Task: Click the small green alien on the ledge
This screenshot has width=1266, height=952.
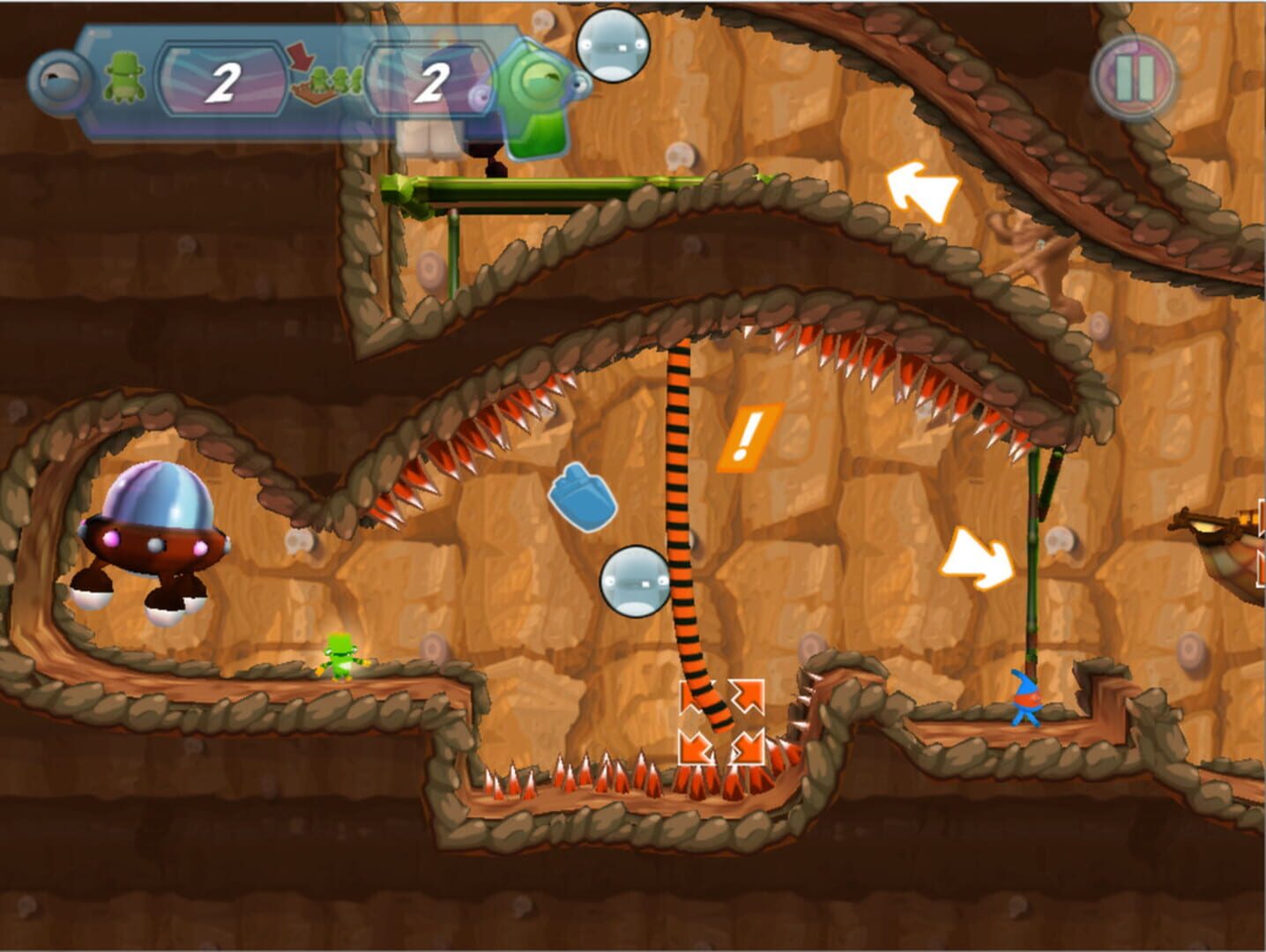Action: [x=339, y=657]
